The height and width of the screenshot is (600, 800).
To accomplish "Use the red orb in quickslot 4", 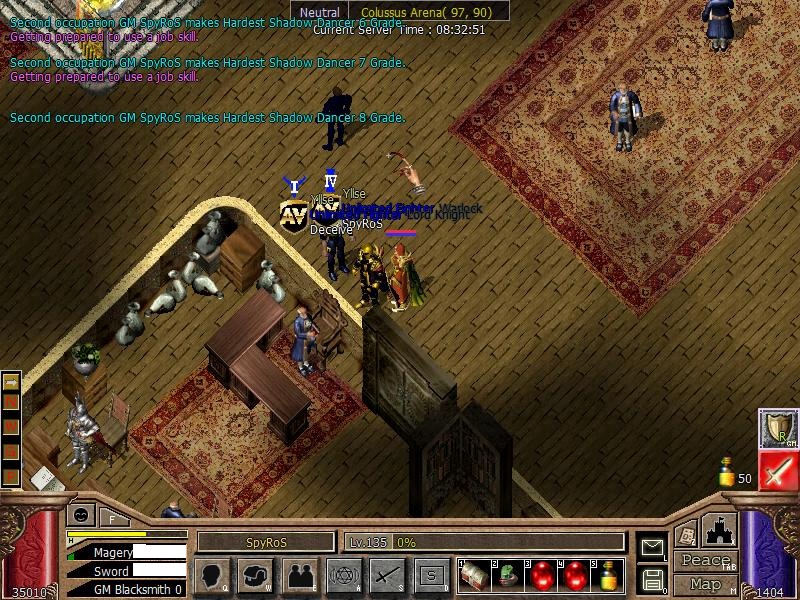I will pos(576,576).
